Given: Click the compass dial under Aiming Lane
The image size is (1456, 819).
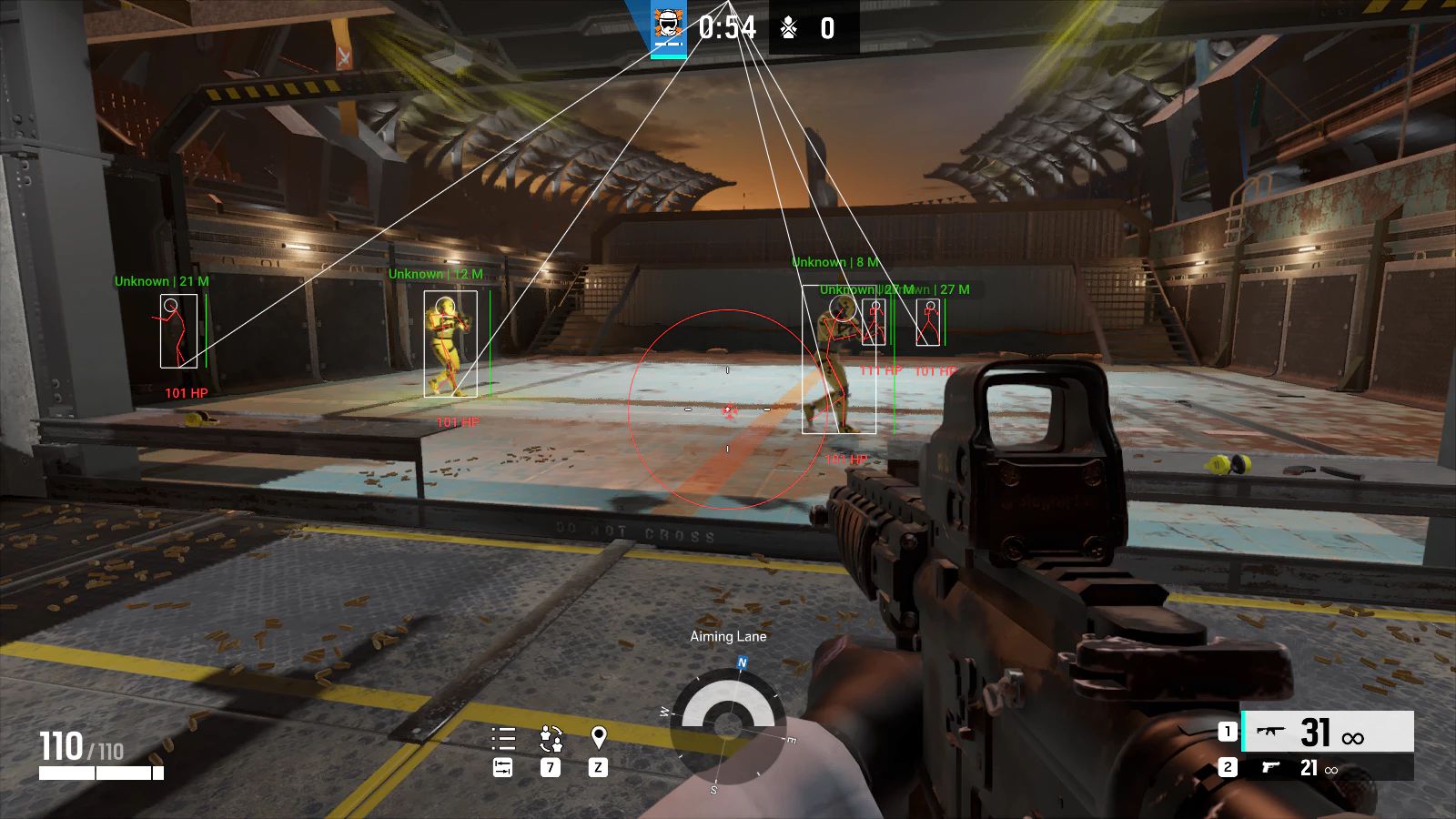Looking at the screenshot, I should [727, 725].
